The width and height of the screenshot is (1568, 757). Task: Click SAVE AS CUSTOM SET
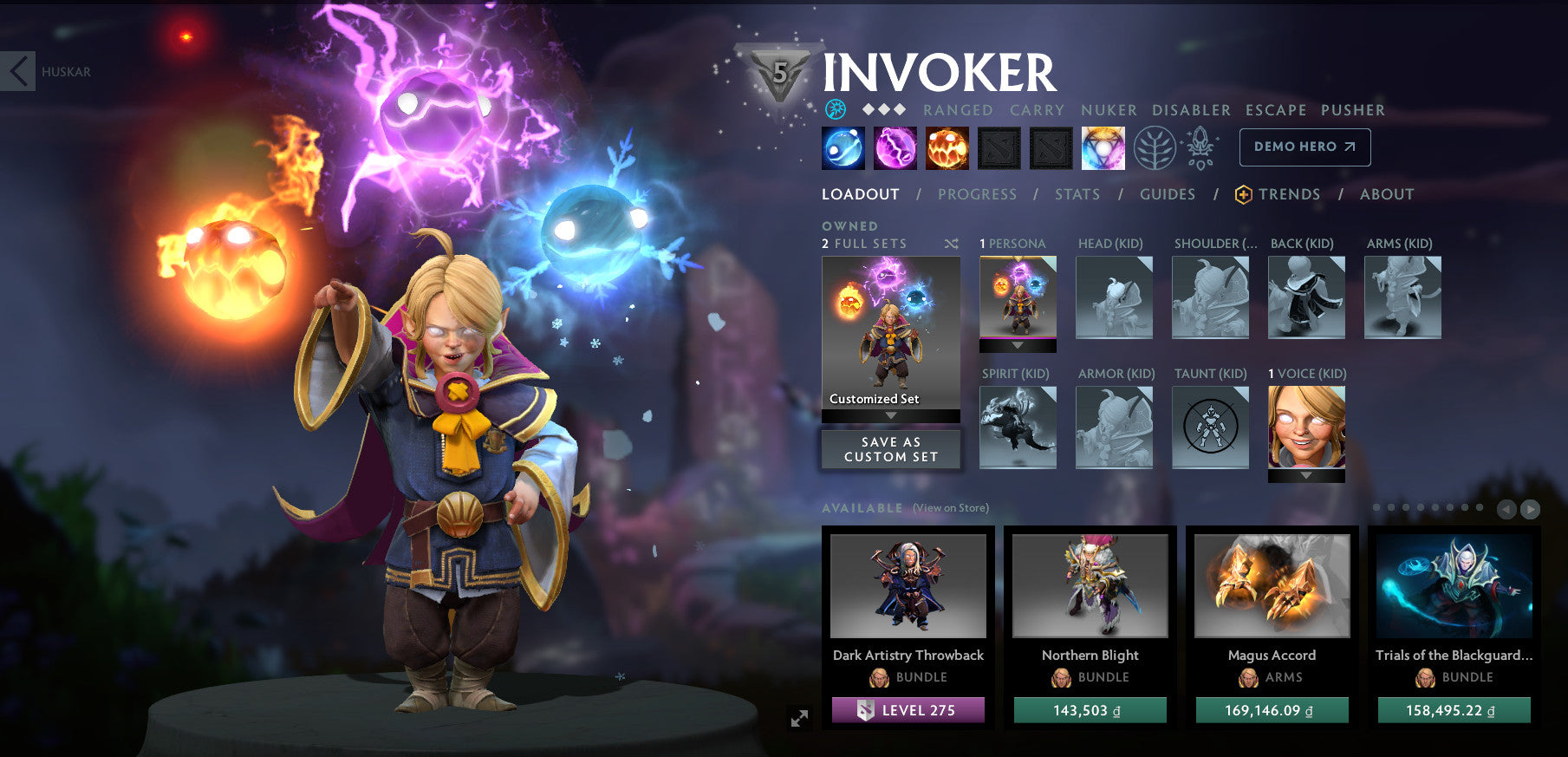[890, 448]
